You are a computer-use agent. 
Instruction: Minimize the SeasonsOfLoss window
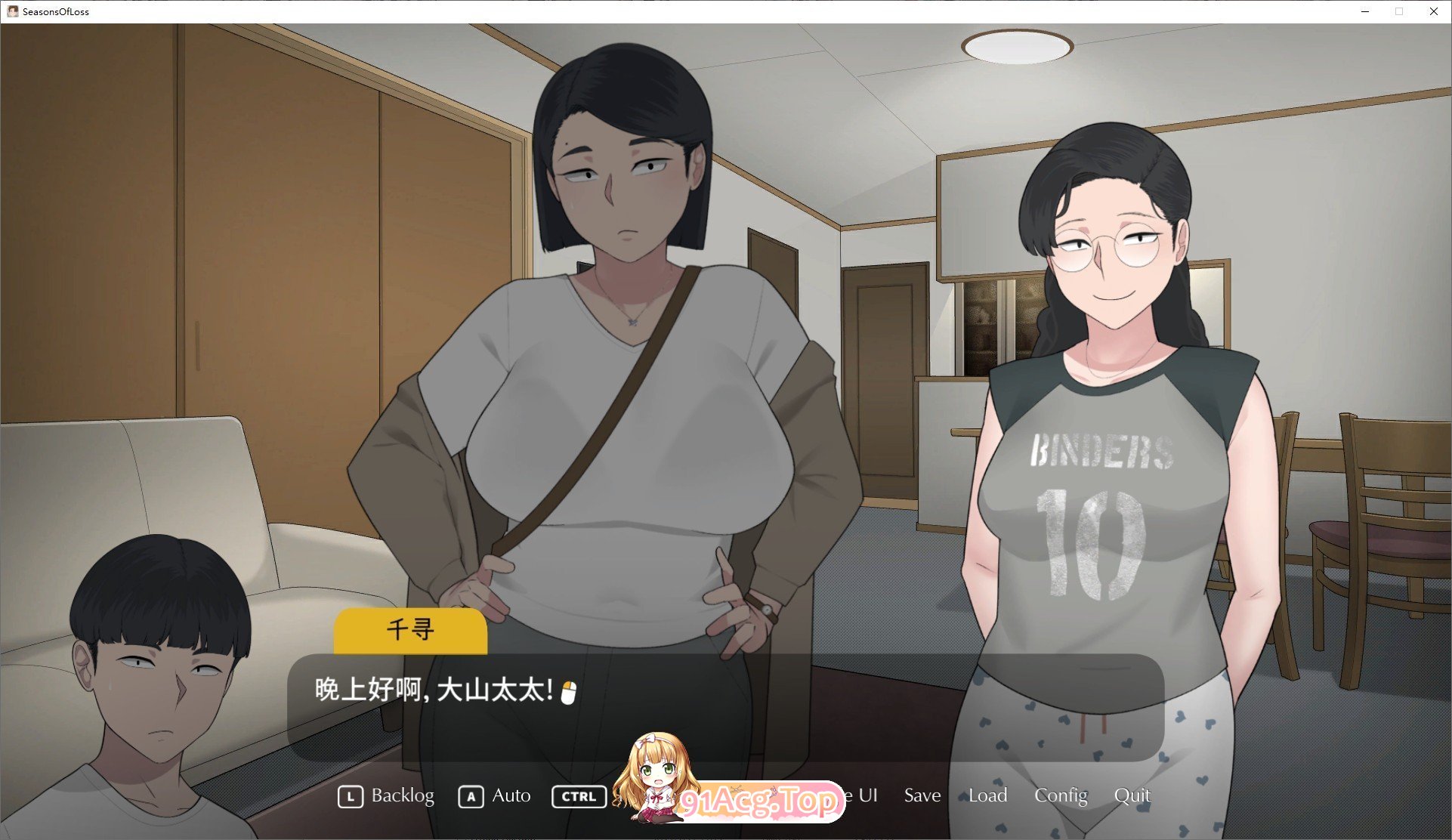1364,11
